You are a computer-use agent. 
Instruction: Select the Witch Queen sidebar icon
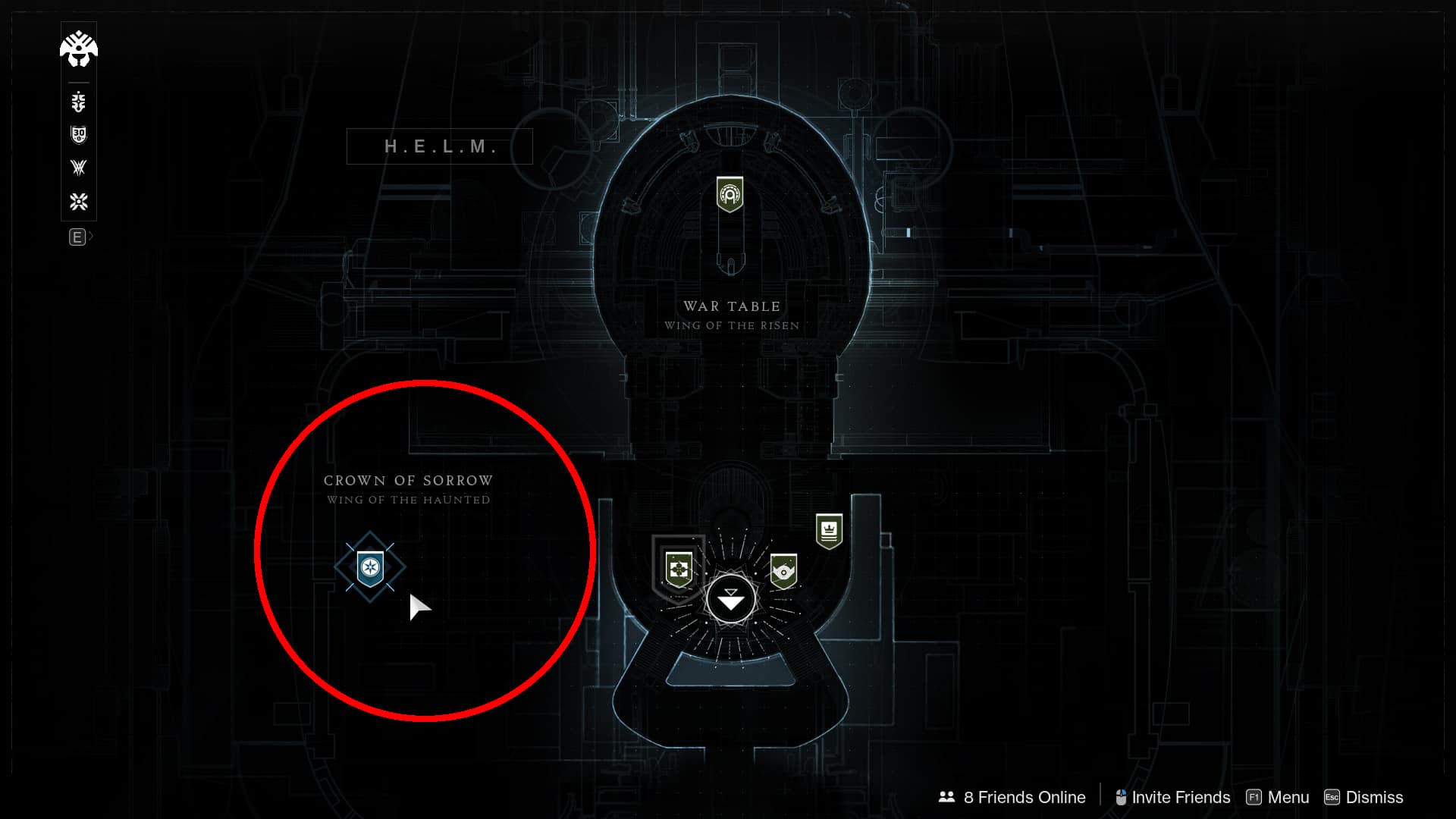coord(78,168)
